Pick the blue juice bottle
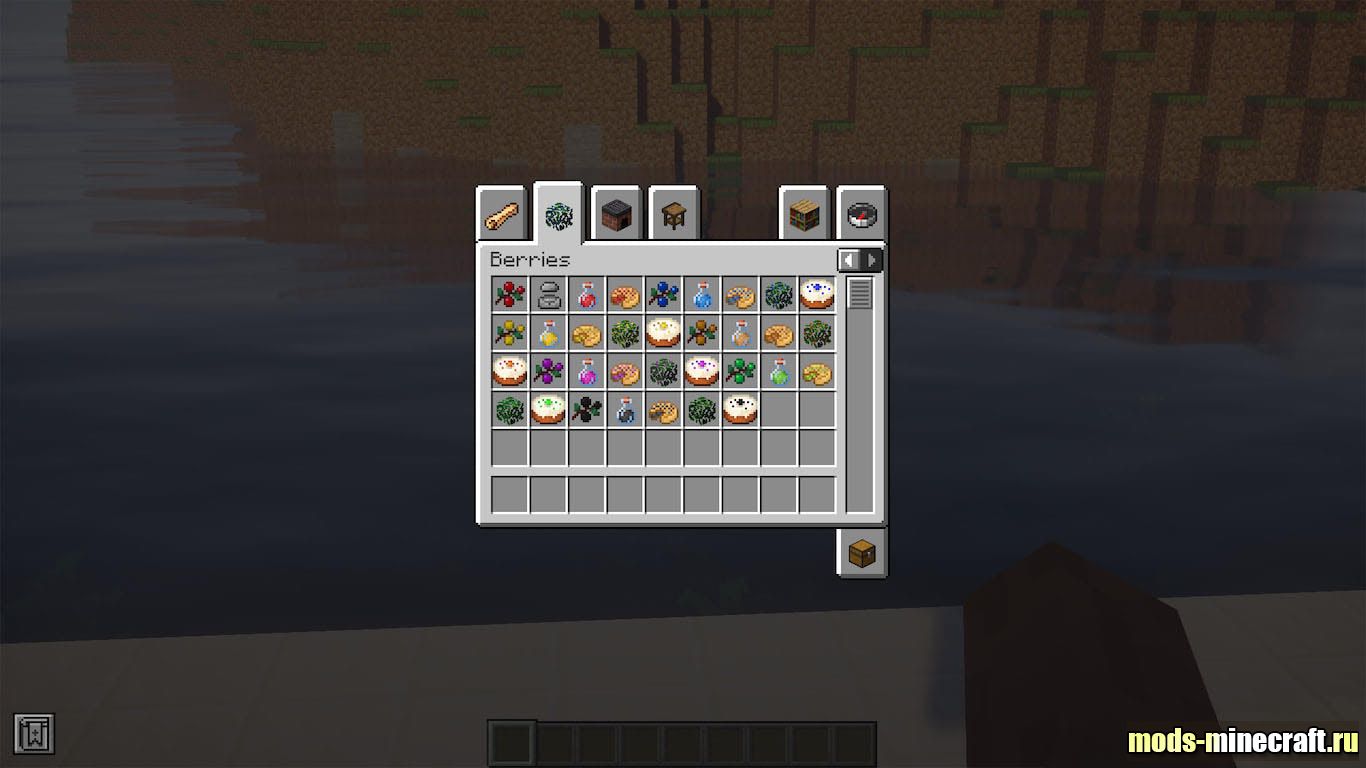 point(702,295)
